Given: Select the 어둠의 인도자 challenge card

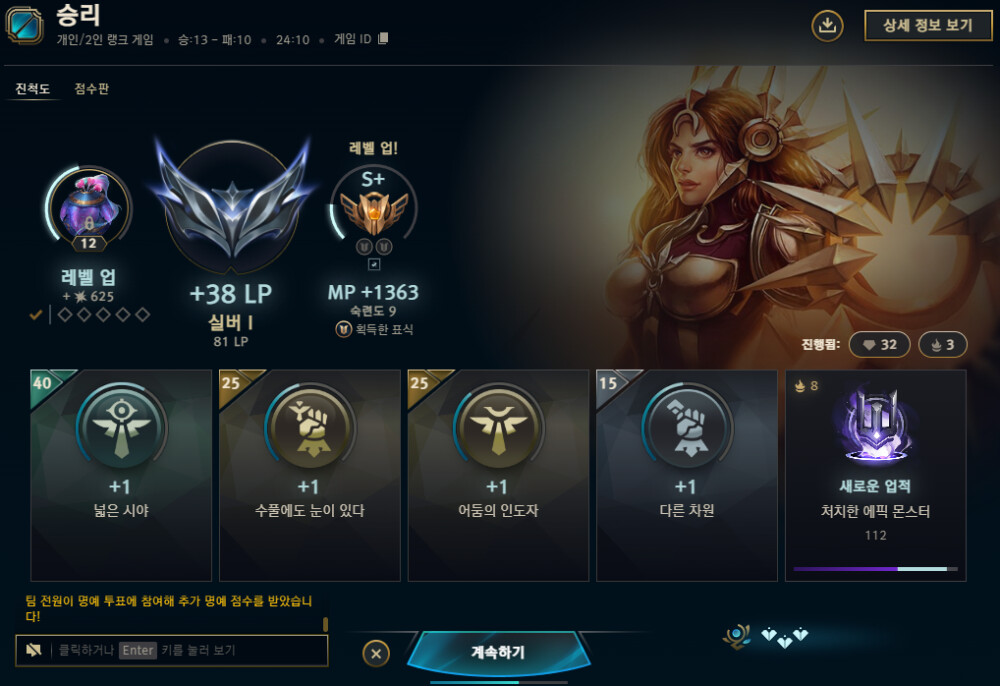Looking at the screenshot, I should pos(497,475).
